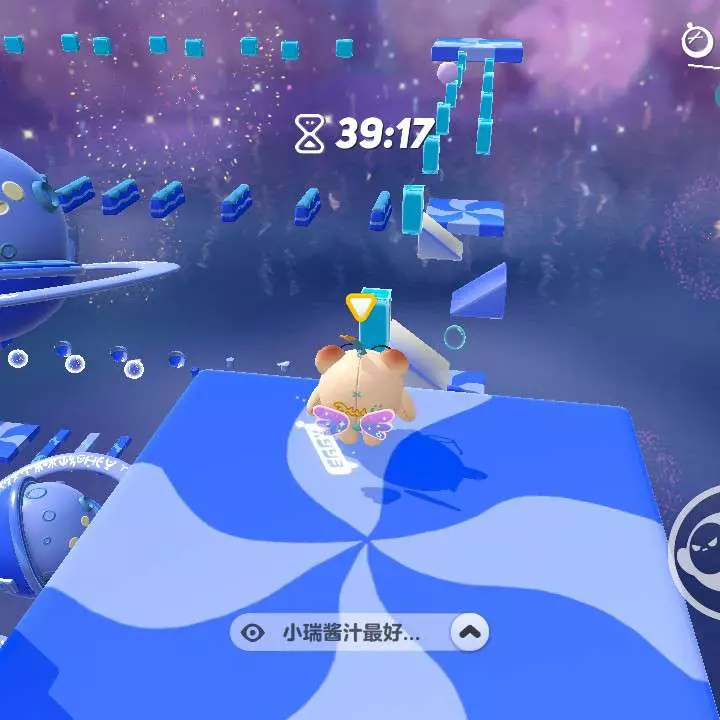Tap the round character face button

[700, 550]
